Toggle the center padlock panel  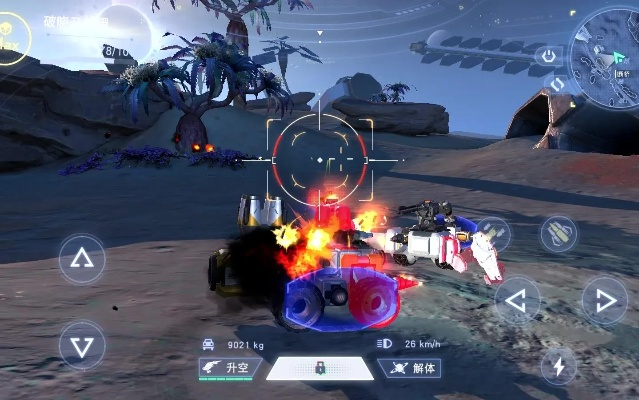tap(320, 368)
